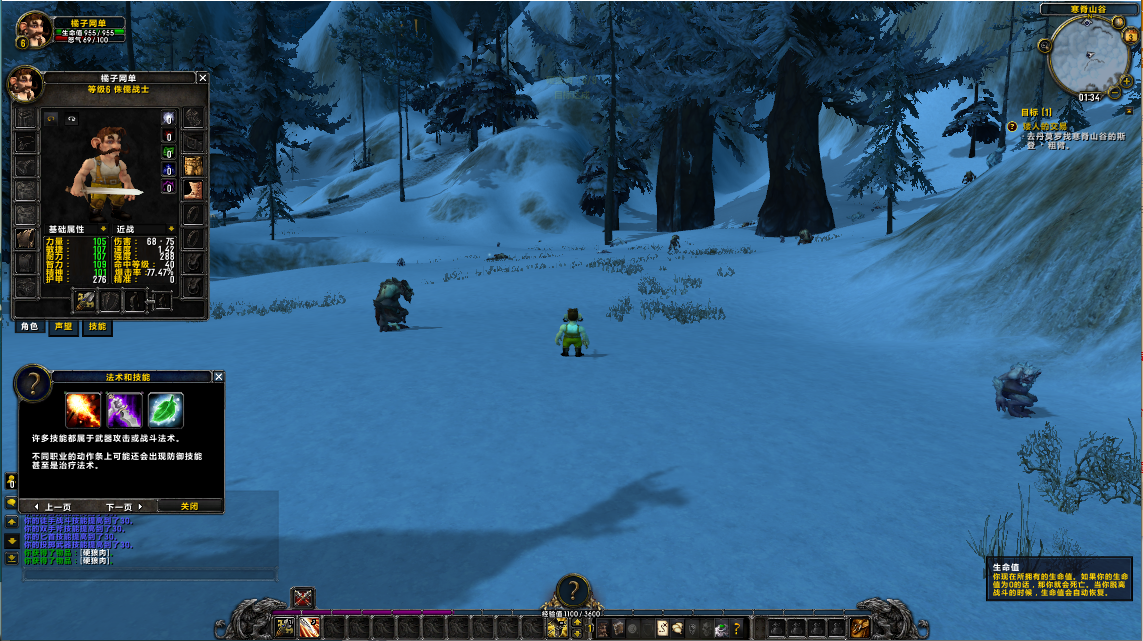Close the character sheet window
Screen dimensions: 1143x641
pyautogui.click(x=202, y=78)
